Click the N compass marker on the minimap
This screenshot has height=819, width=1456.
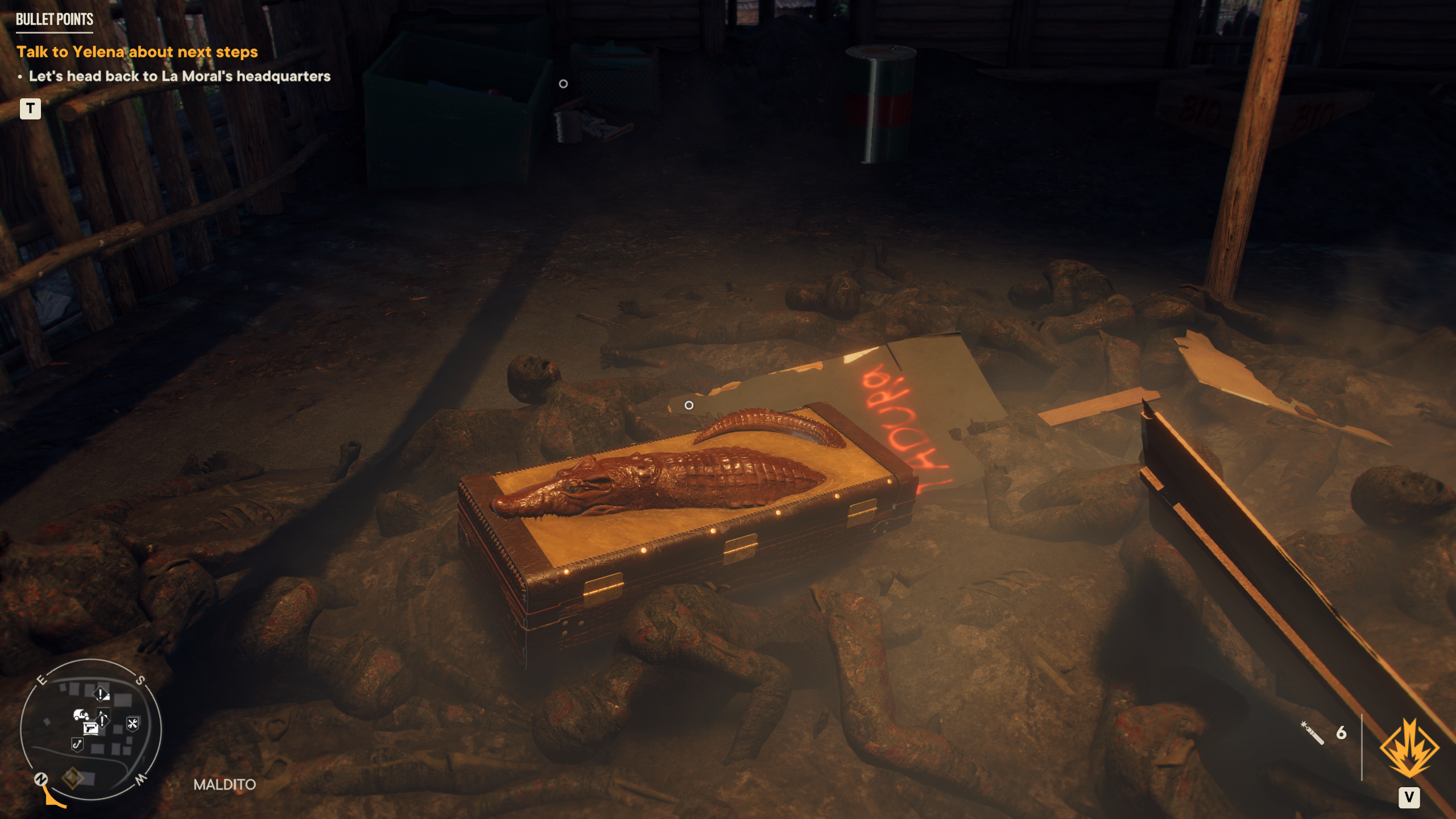pos(41,779)
